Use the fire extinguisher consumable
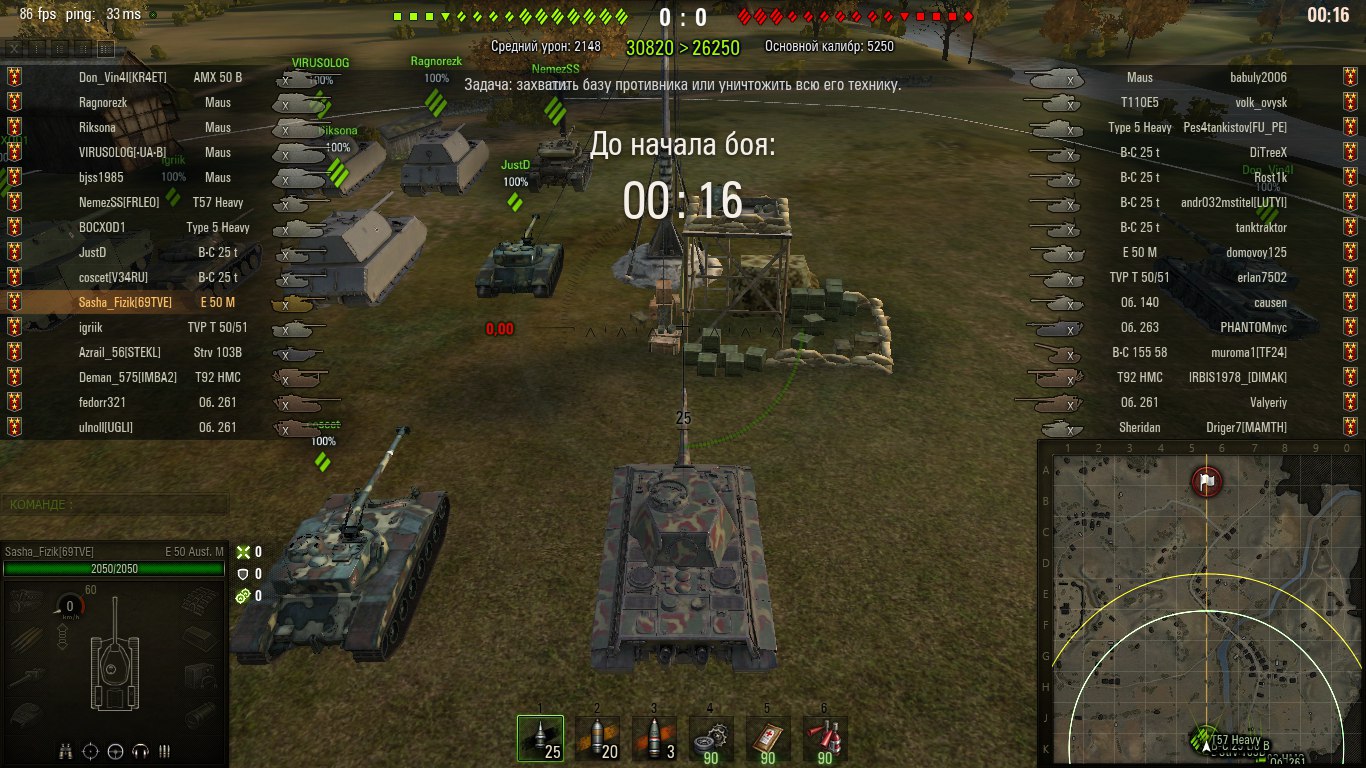 [x=825, y=739]
